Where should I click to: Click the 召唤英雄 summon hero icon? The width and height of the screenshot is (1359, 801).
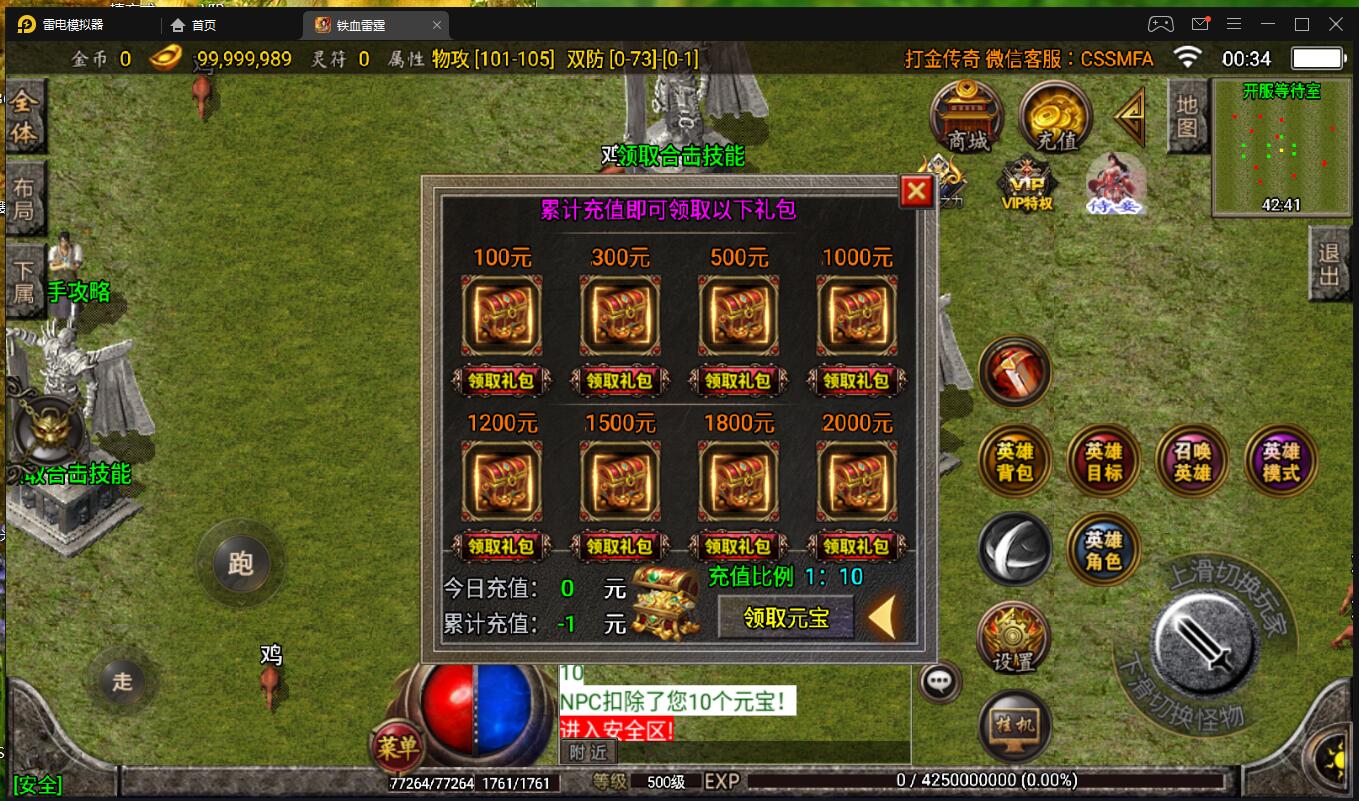click(x=1192, y=460)
